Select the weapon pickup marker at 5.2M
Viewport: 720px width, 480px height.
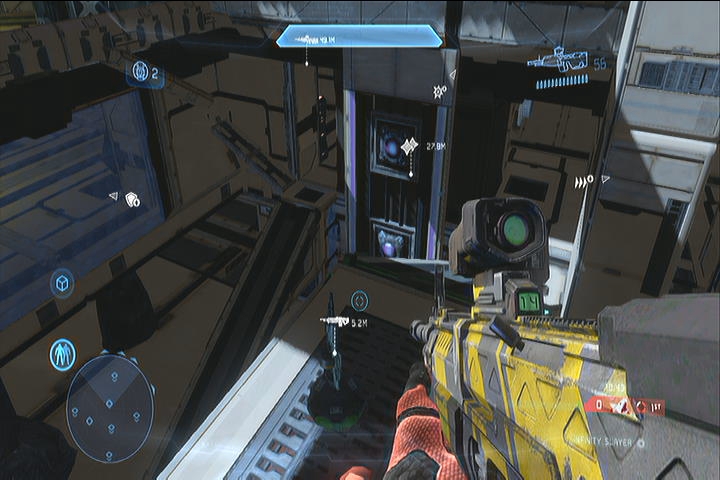click(334, 321)
